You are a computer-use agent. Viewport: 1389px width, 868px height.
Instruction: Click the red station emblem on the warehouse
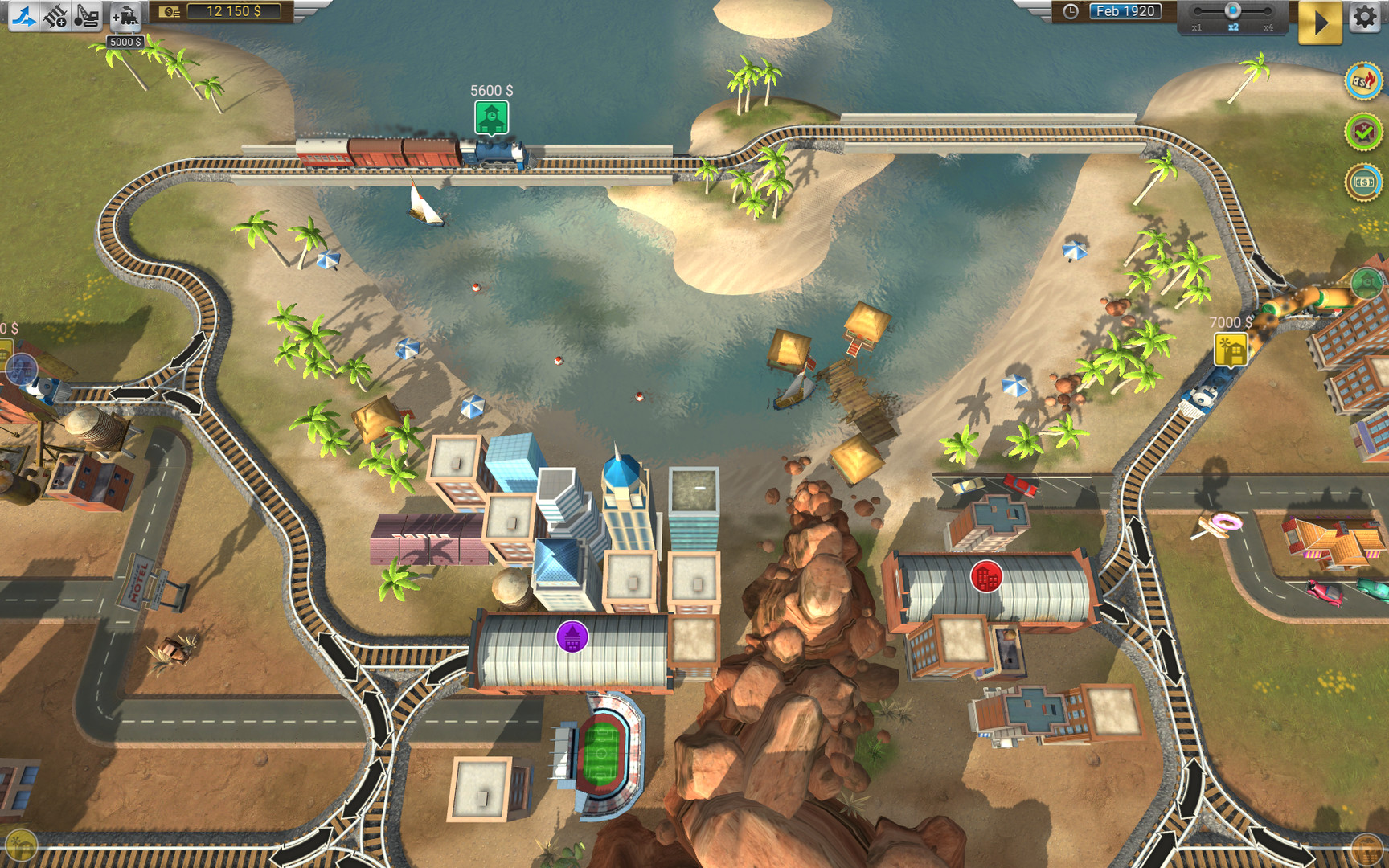pos(987,577)
